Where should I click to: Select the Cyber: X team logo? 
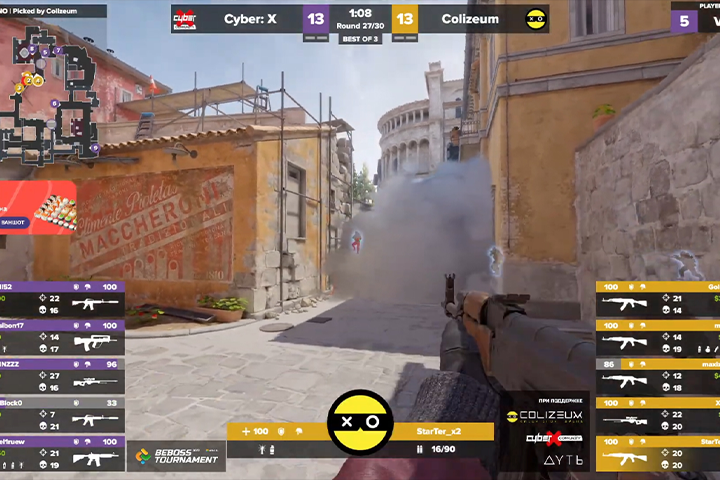[x=185, y=19]
